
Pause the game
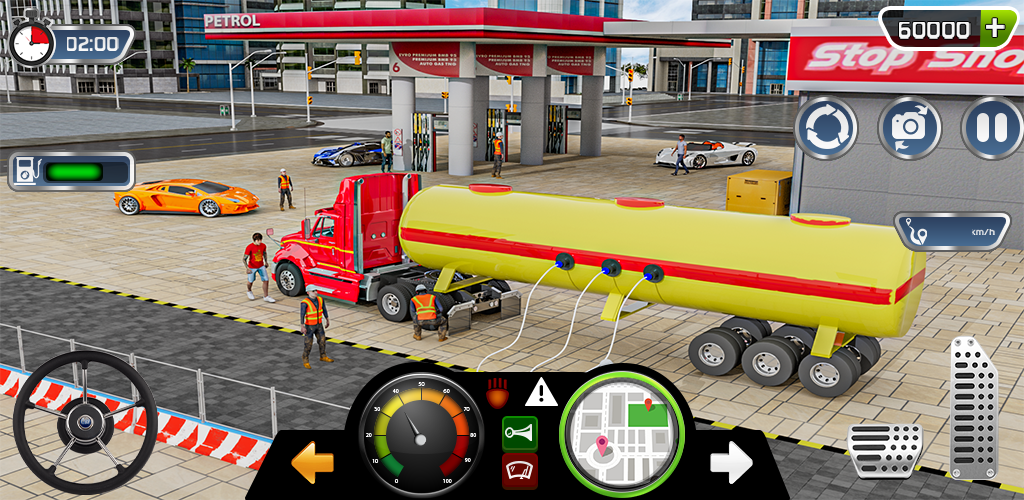point(993,129)
